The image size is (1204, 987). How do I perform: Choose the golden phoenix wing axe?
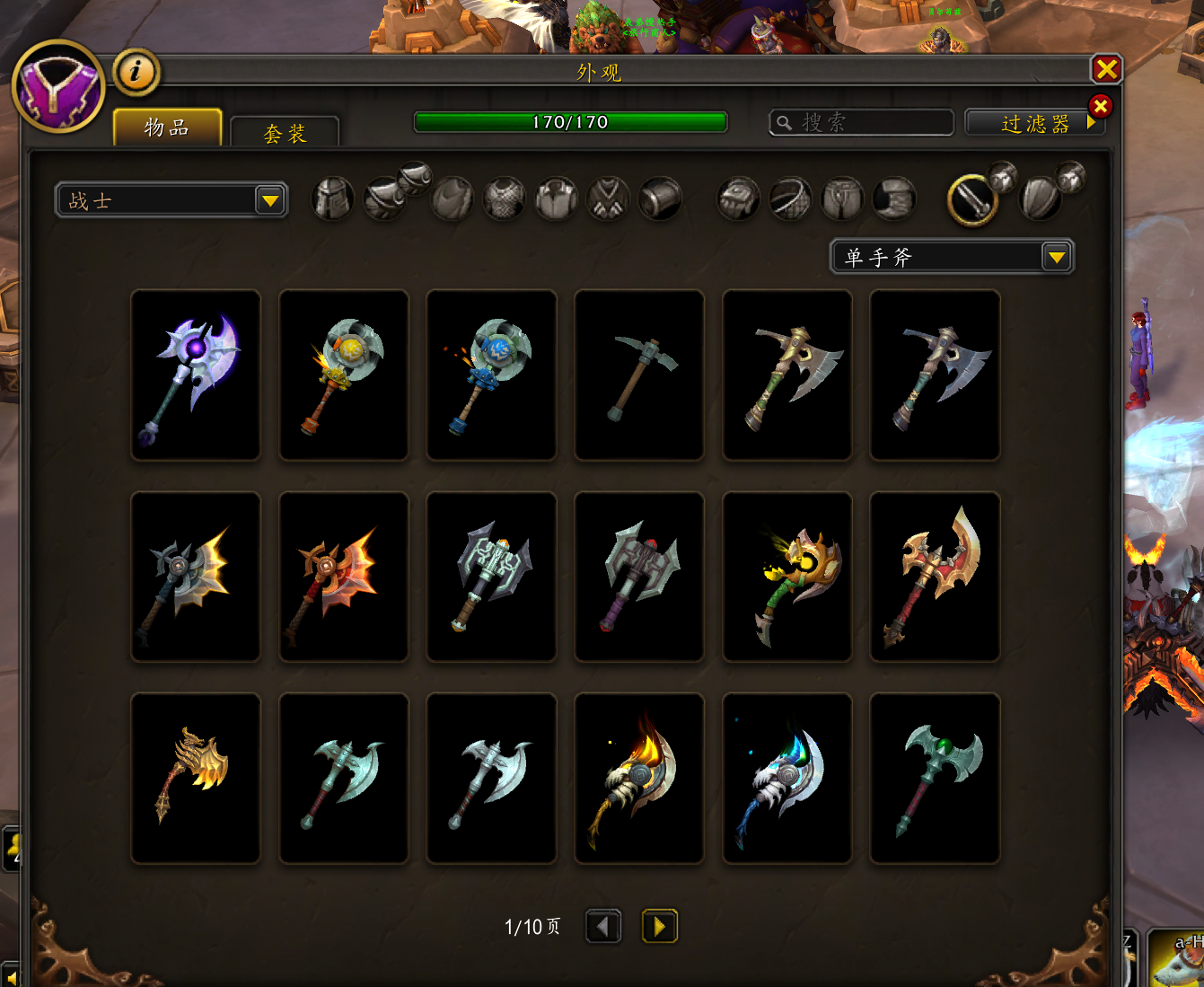196,778
